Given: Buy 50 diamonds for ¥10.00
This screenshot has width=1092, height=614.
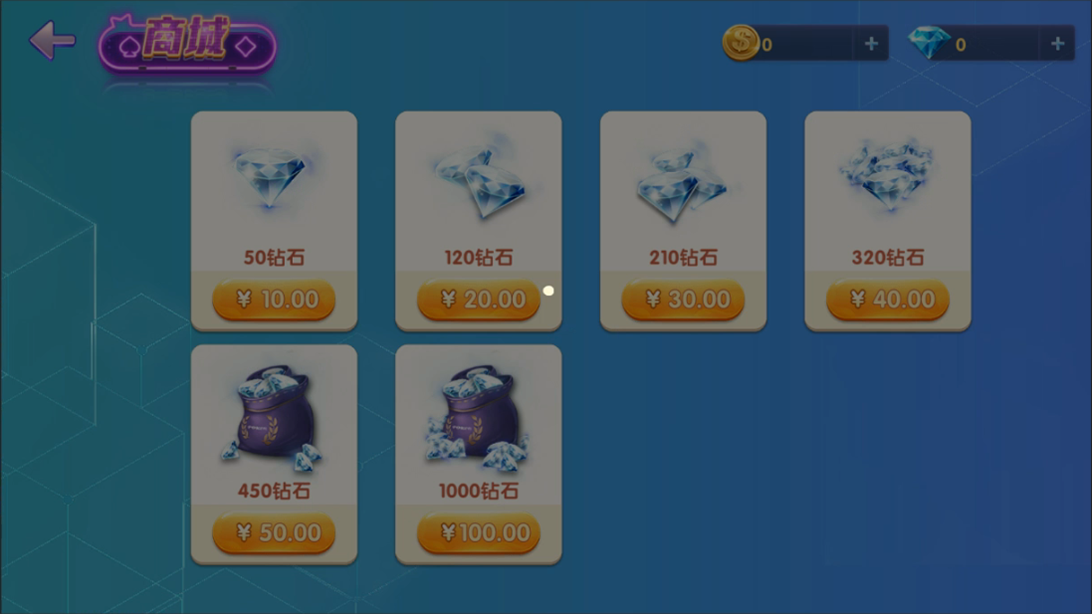Looking at the screenshot, I should point(274,300).
